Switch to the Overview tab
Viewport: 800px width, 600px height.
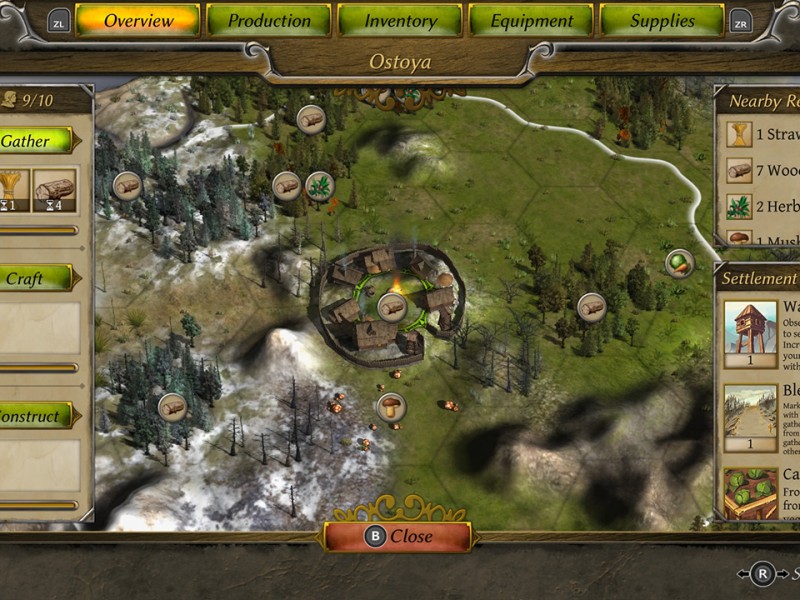(138, 20)
